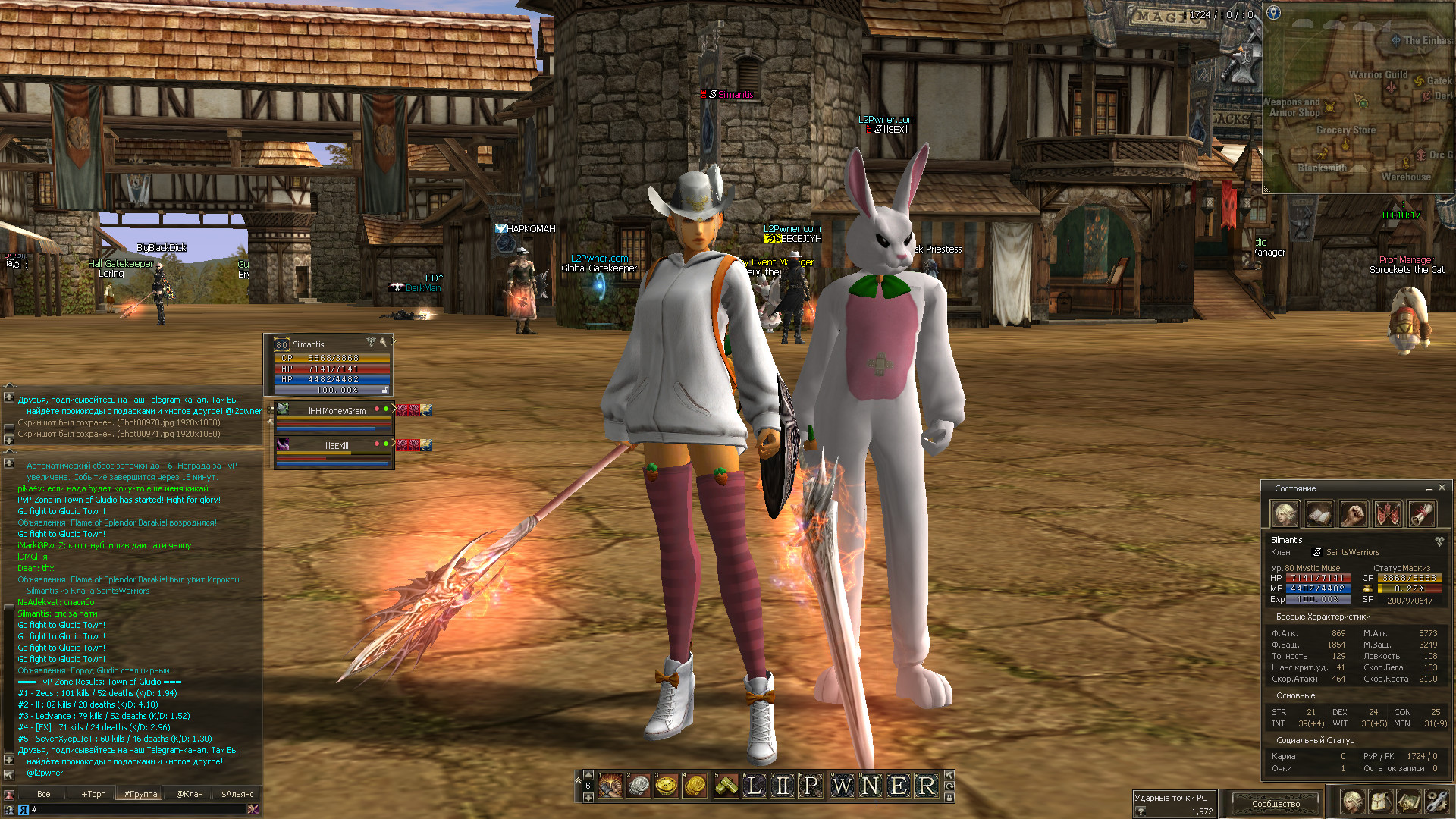Viewport: 1456px width, 819px height.
Task: Open system settings wrench icon
Action: point(1436,801)
